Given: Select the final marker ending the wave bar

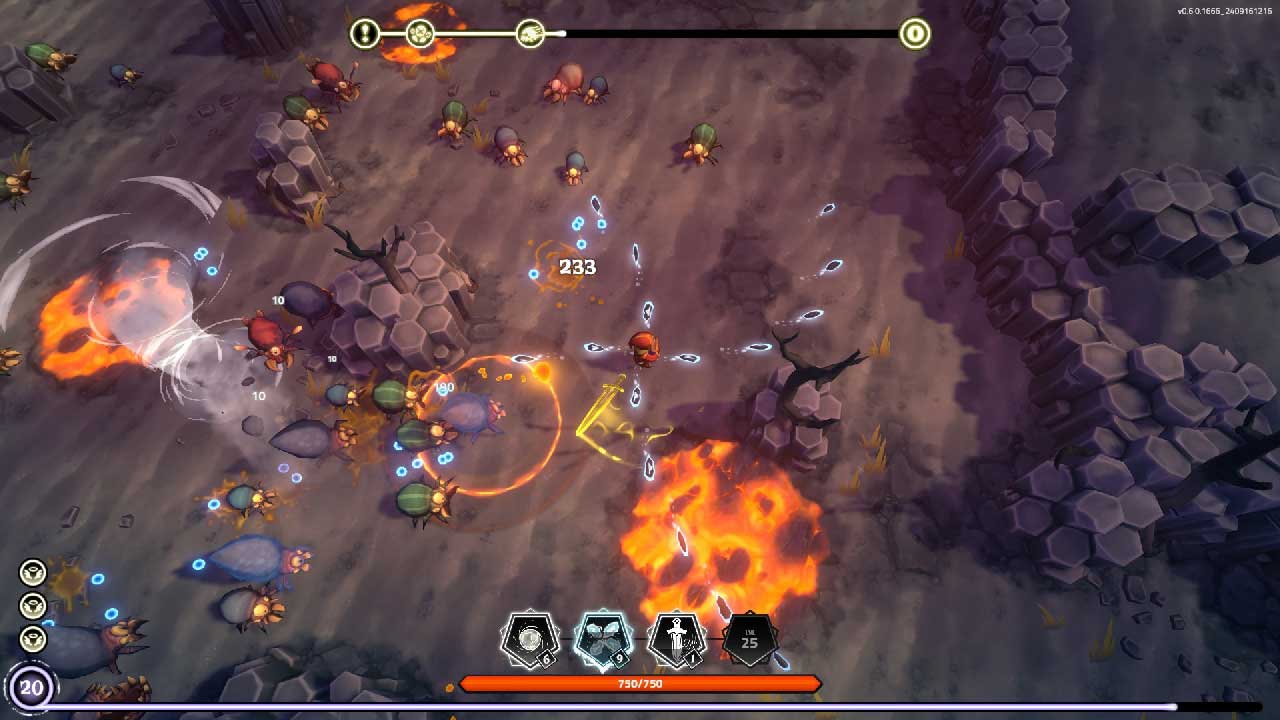Looking at the screenshot, I should click(x=914, y=34).
